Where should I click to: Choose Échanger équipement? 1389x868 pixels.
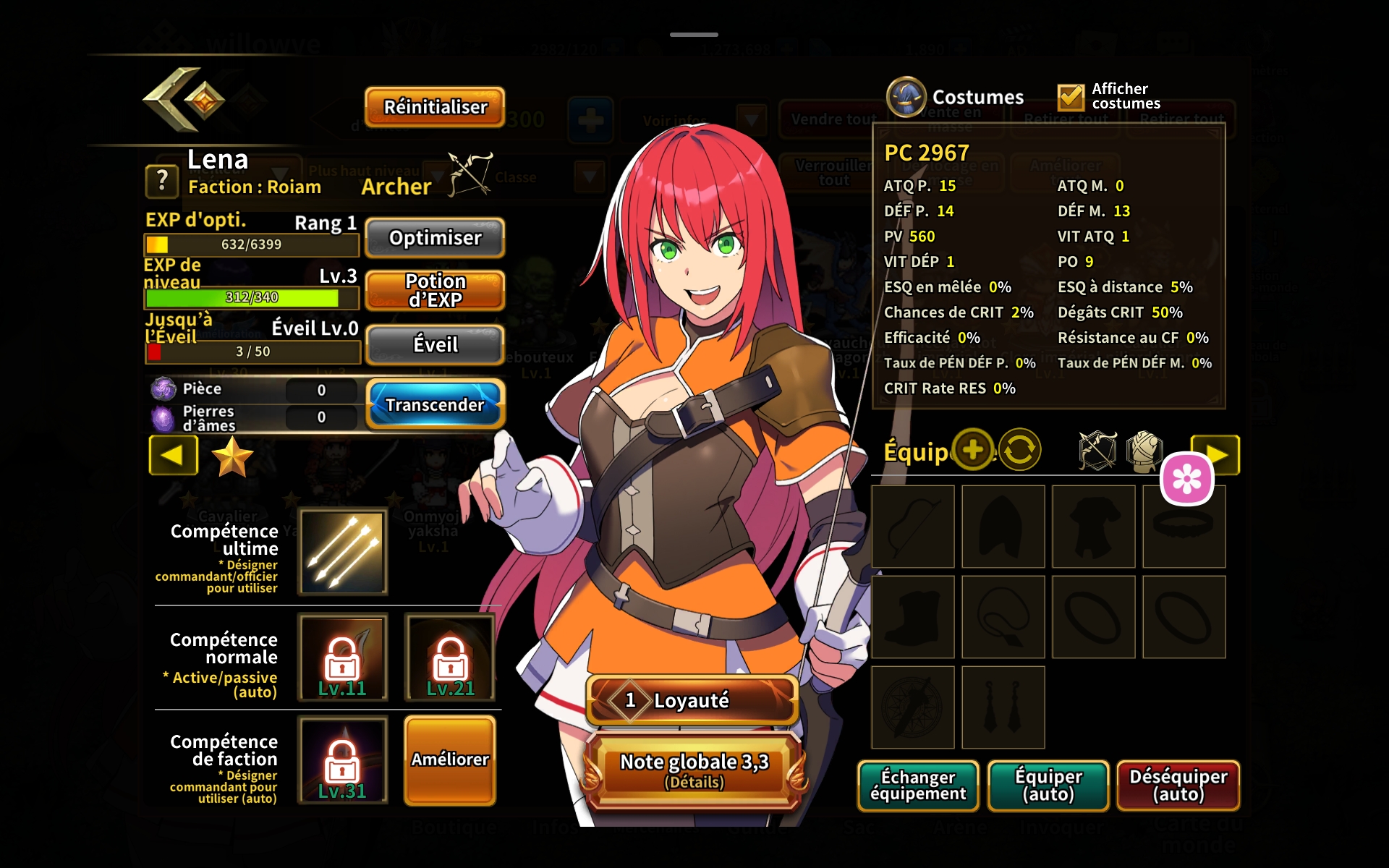tap(918, 786)
